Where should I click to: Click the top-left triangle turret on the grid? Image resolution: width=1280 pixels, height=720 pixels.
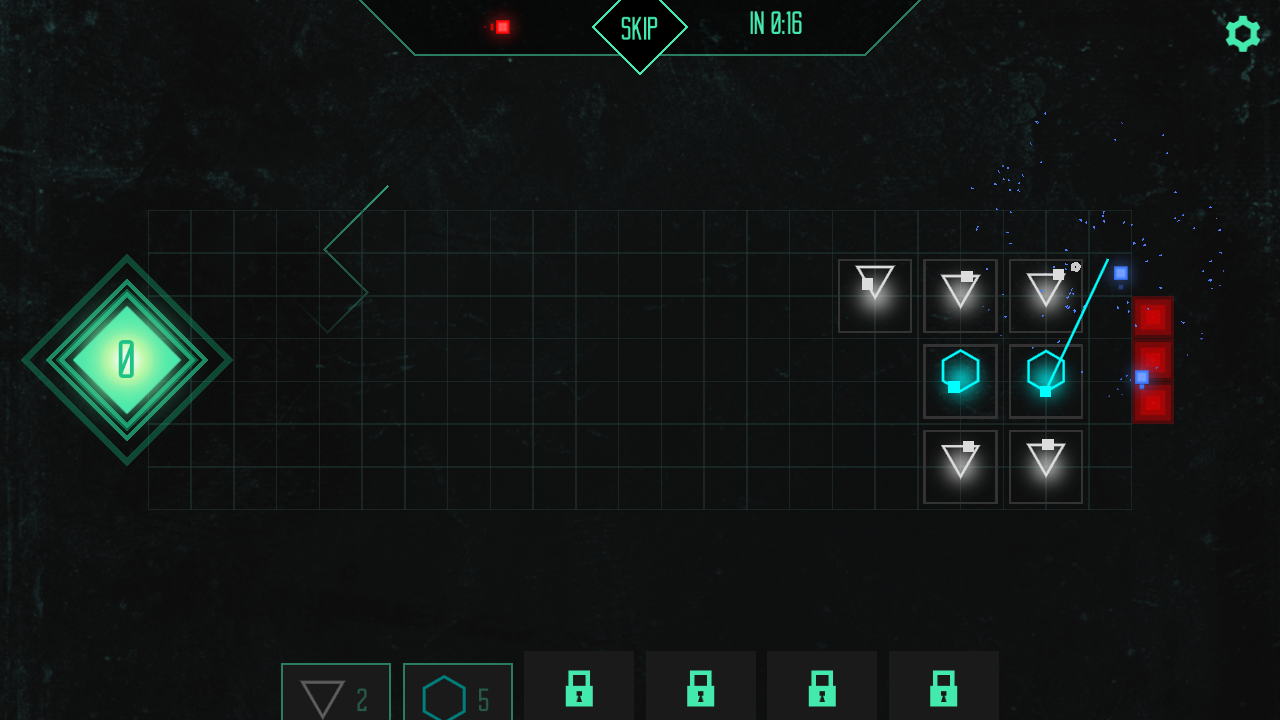(874, 295)
